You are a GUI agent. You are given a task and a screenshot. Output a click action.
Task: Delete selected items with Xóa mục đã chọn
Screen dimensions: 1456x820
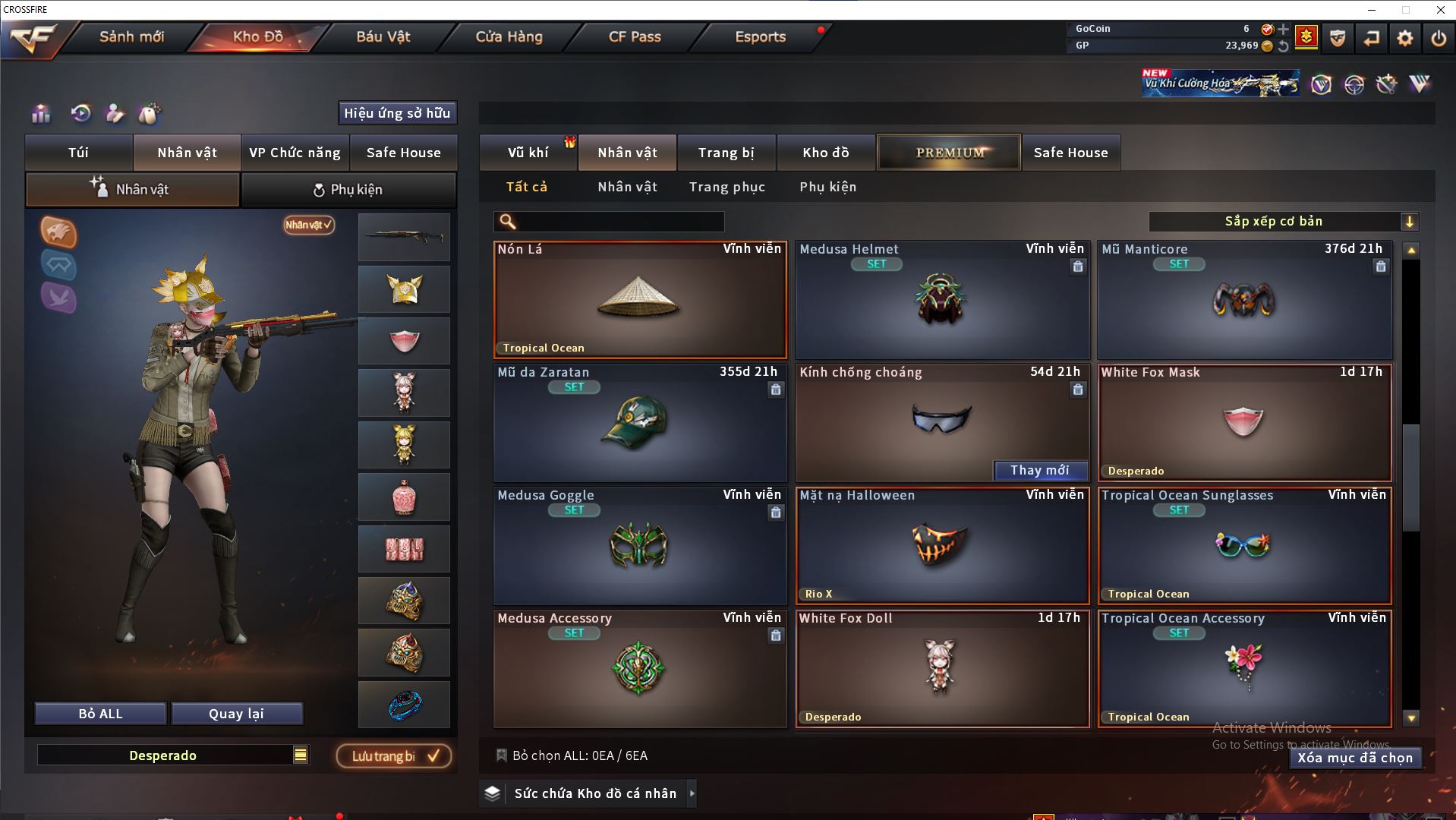click(x=1354, y=758)
